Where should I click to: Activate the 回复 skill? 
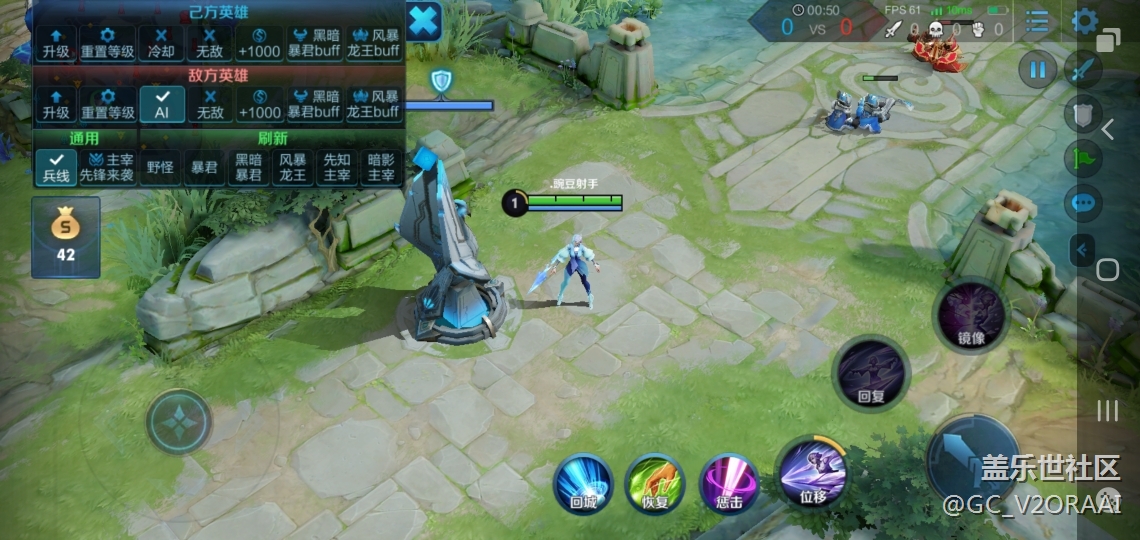click(x=871, y=372)
